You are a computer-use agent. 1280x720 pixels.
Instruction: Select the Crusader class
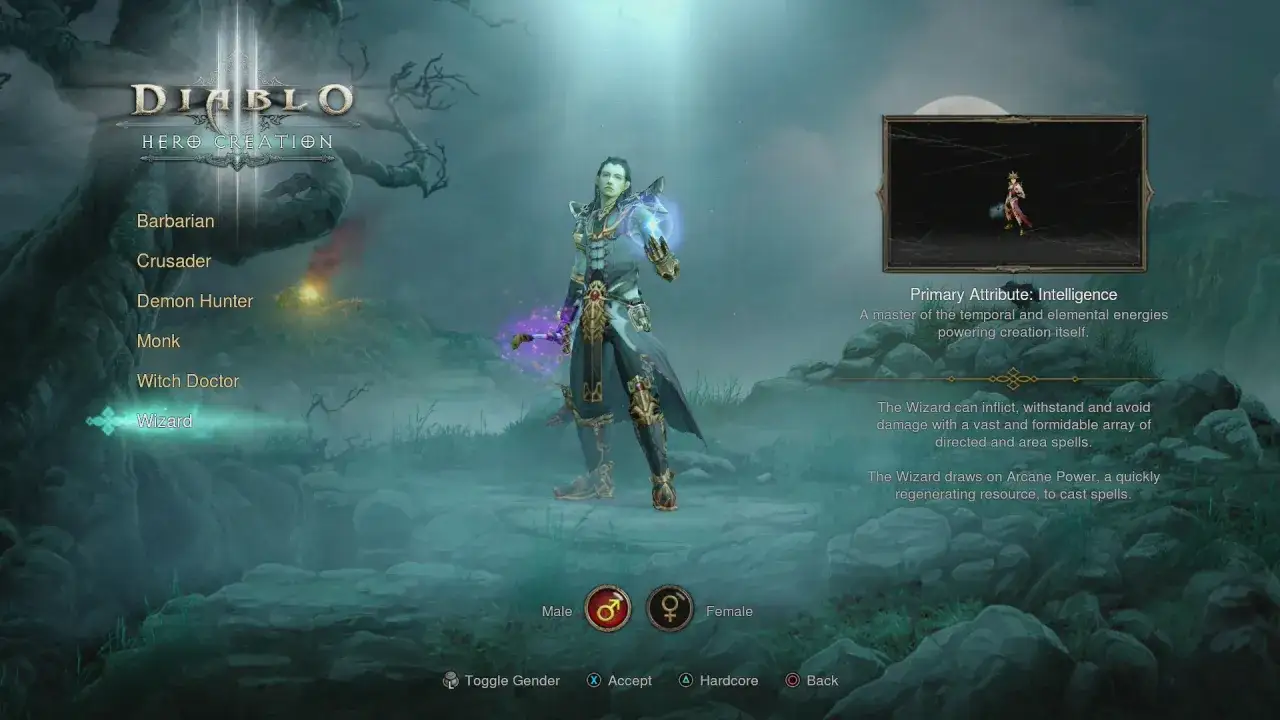173,261
